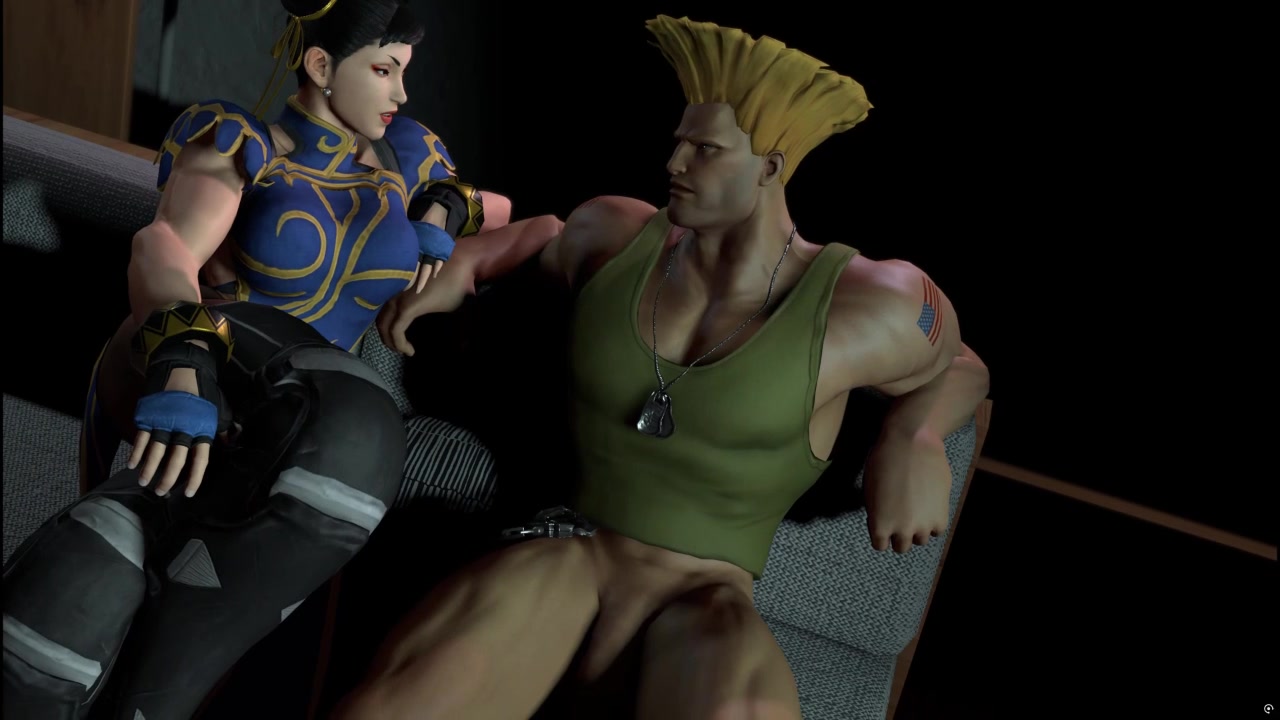Click the circular arrow icon in the corner
The width and height of the screenshot is (1280, 720).
point(1269,709)
